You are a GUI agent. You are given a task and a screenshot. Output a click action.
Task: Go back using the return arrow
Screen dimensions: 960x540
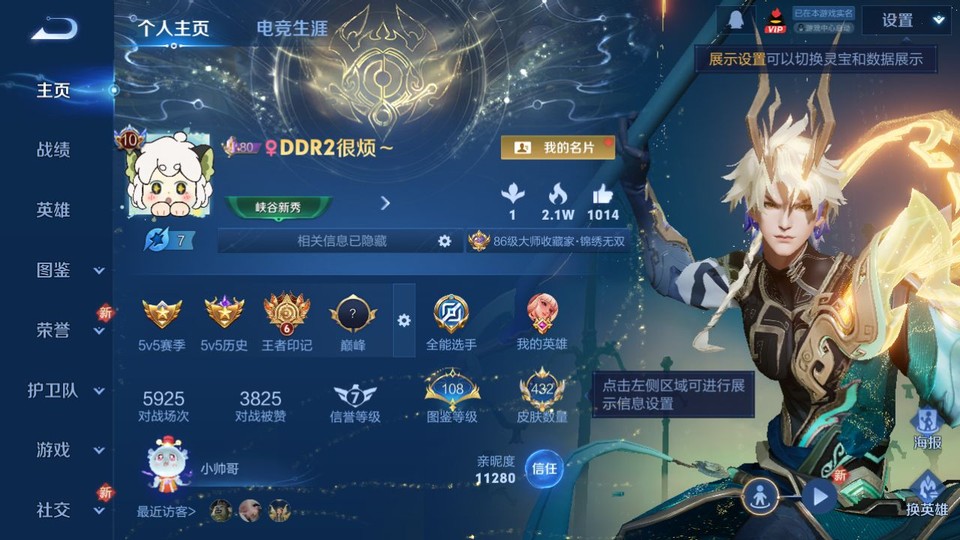click(x=53, y=29)
